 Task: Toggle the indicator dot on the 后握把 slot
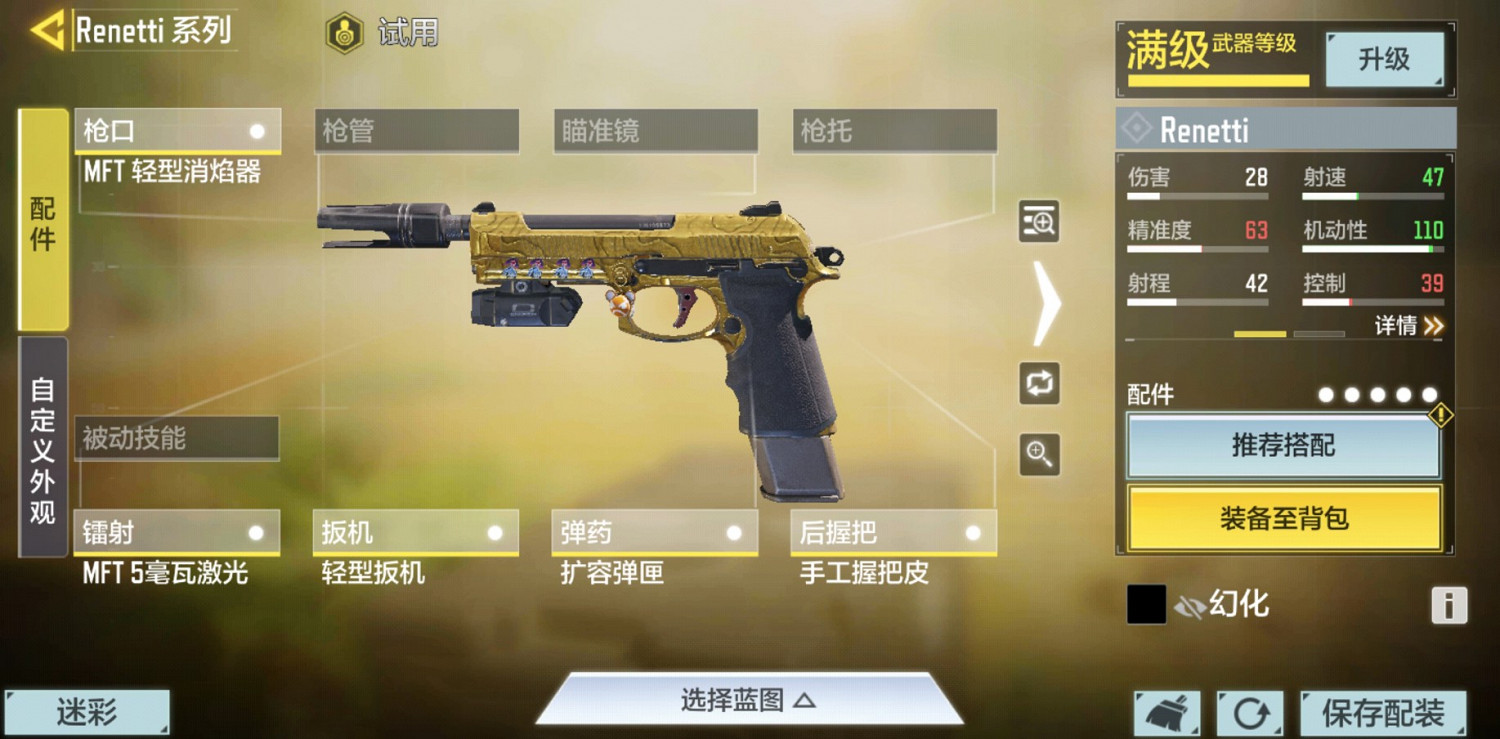point(975,531)
